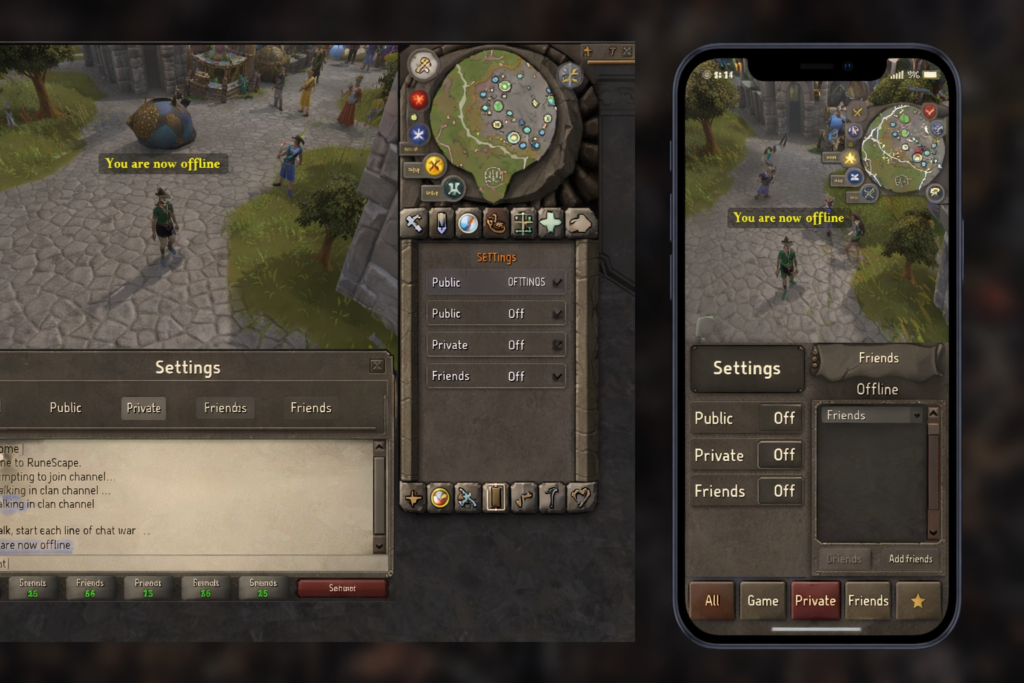Click the red button below the chat box
Image resolution: width=1024 pixels, height=683 pixels.
[x=342, y=588]
